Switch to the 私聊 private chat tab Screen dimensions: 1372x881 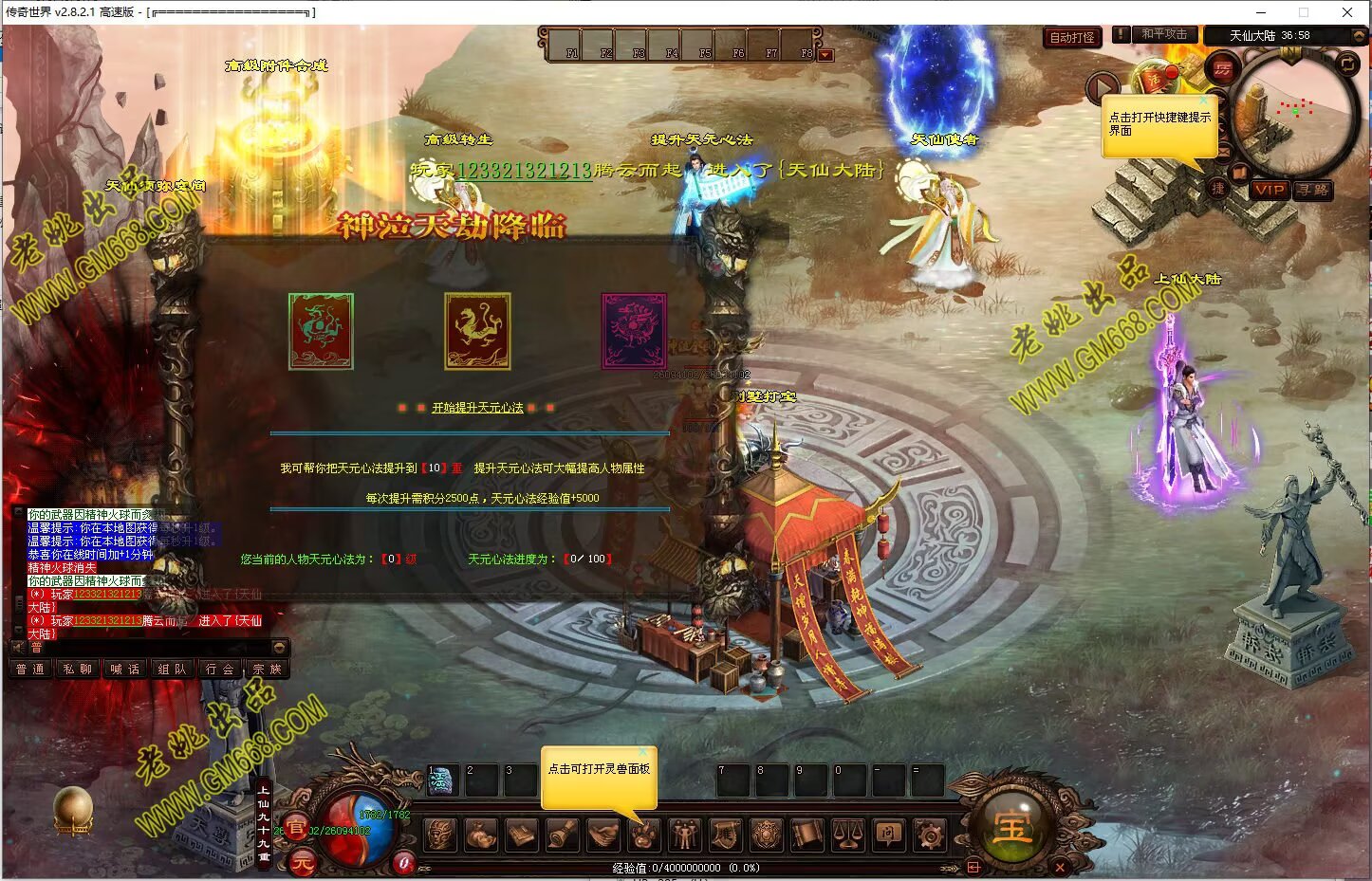coord(77,670)
